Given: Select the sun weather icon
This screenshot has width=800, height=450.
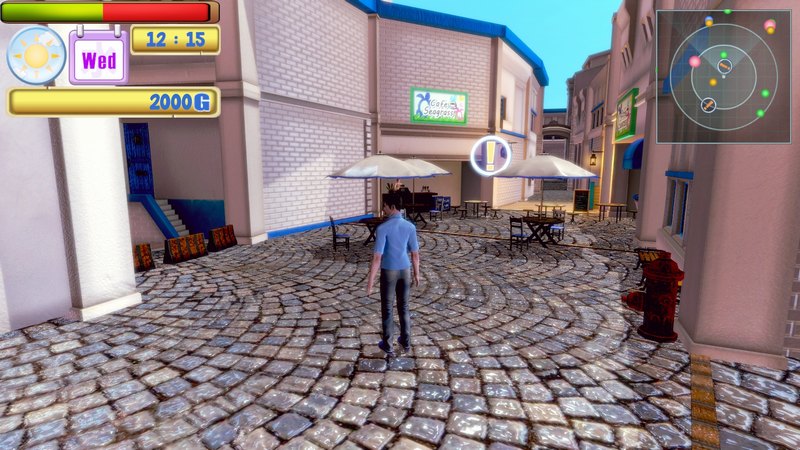Looking at the screenshot, I should coord(36,55).
